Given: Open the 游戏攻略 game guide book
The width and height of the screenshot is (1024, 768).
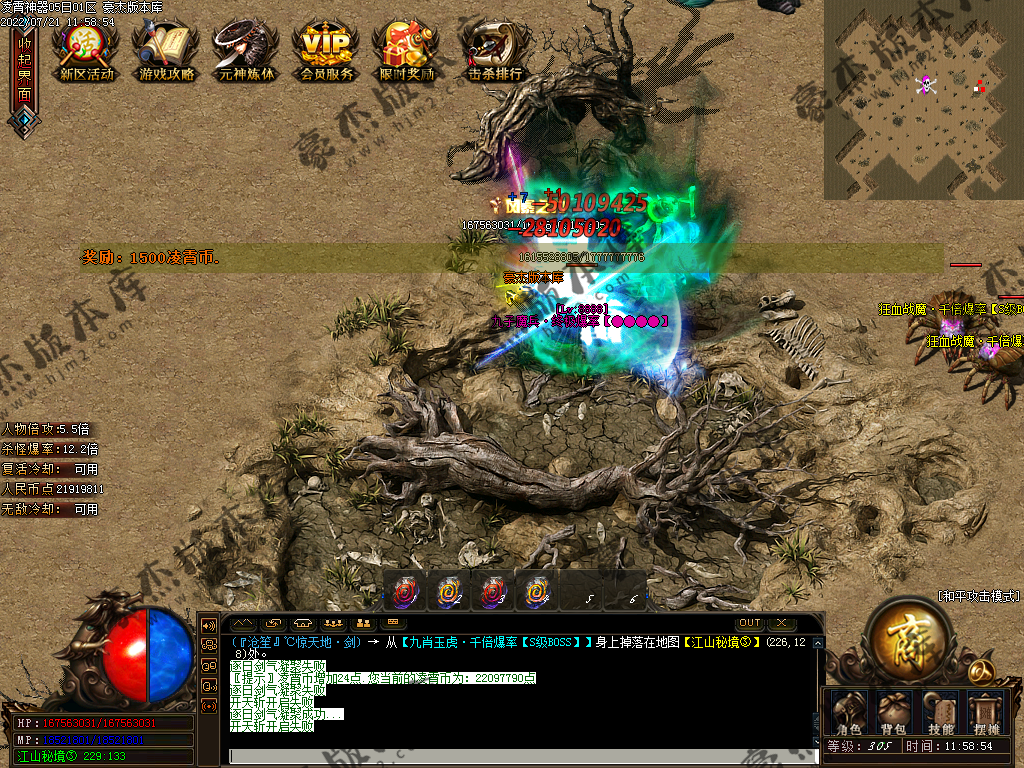Looking at the screenshot, I should pyautogui.click(x=167, y=49).
